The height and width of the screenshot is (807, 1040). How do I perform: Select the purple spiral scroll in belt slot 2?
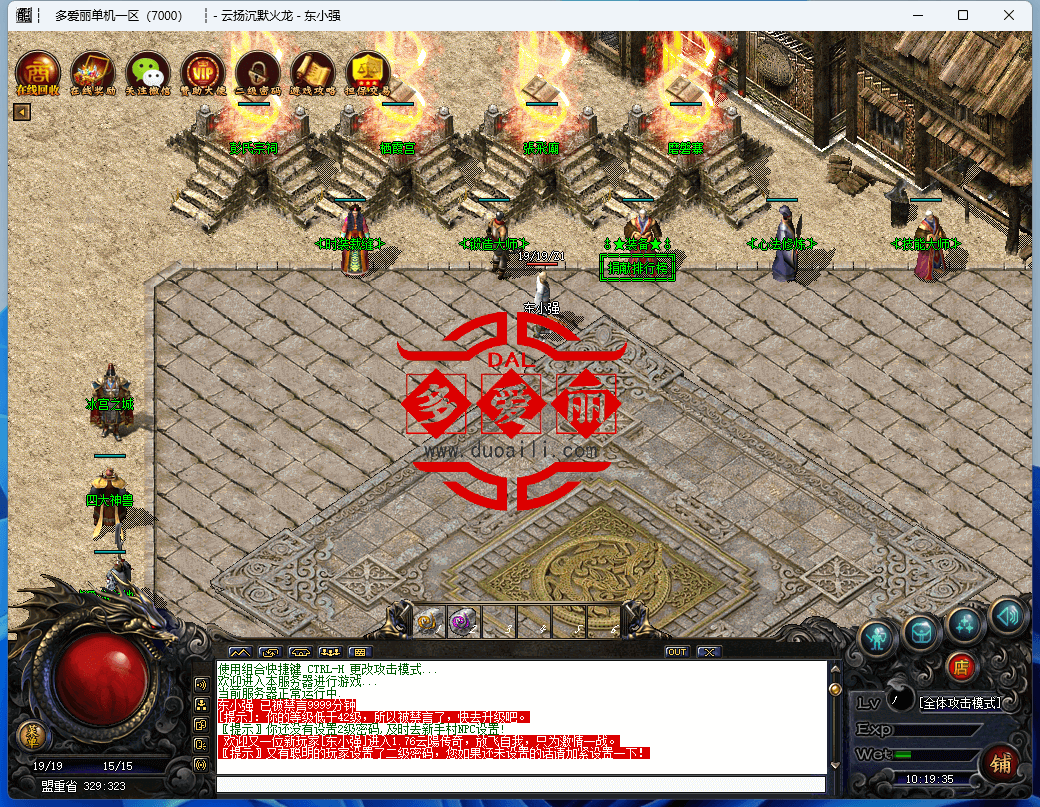click(462, 621)
